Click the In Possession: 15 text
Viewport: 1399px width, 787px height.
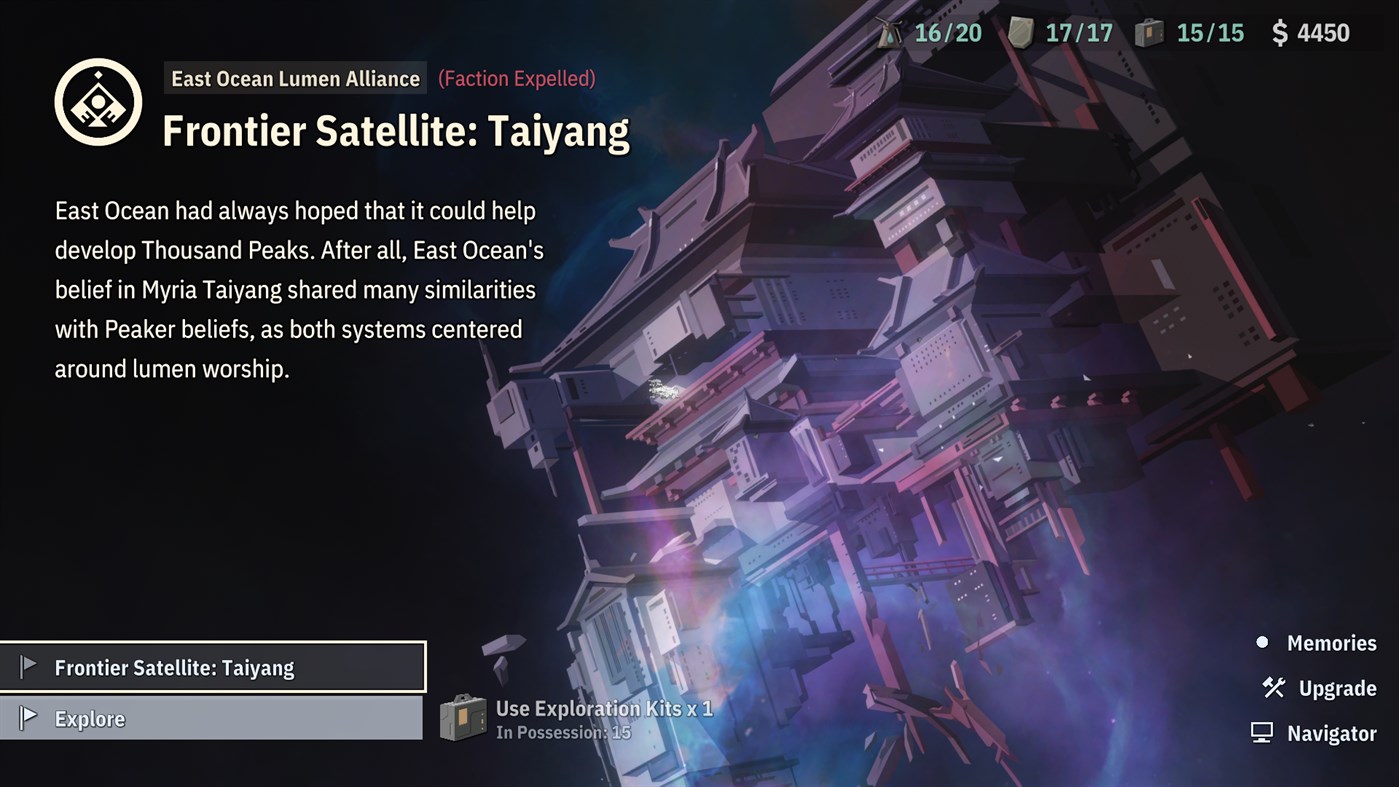(x=565, y=730)
